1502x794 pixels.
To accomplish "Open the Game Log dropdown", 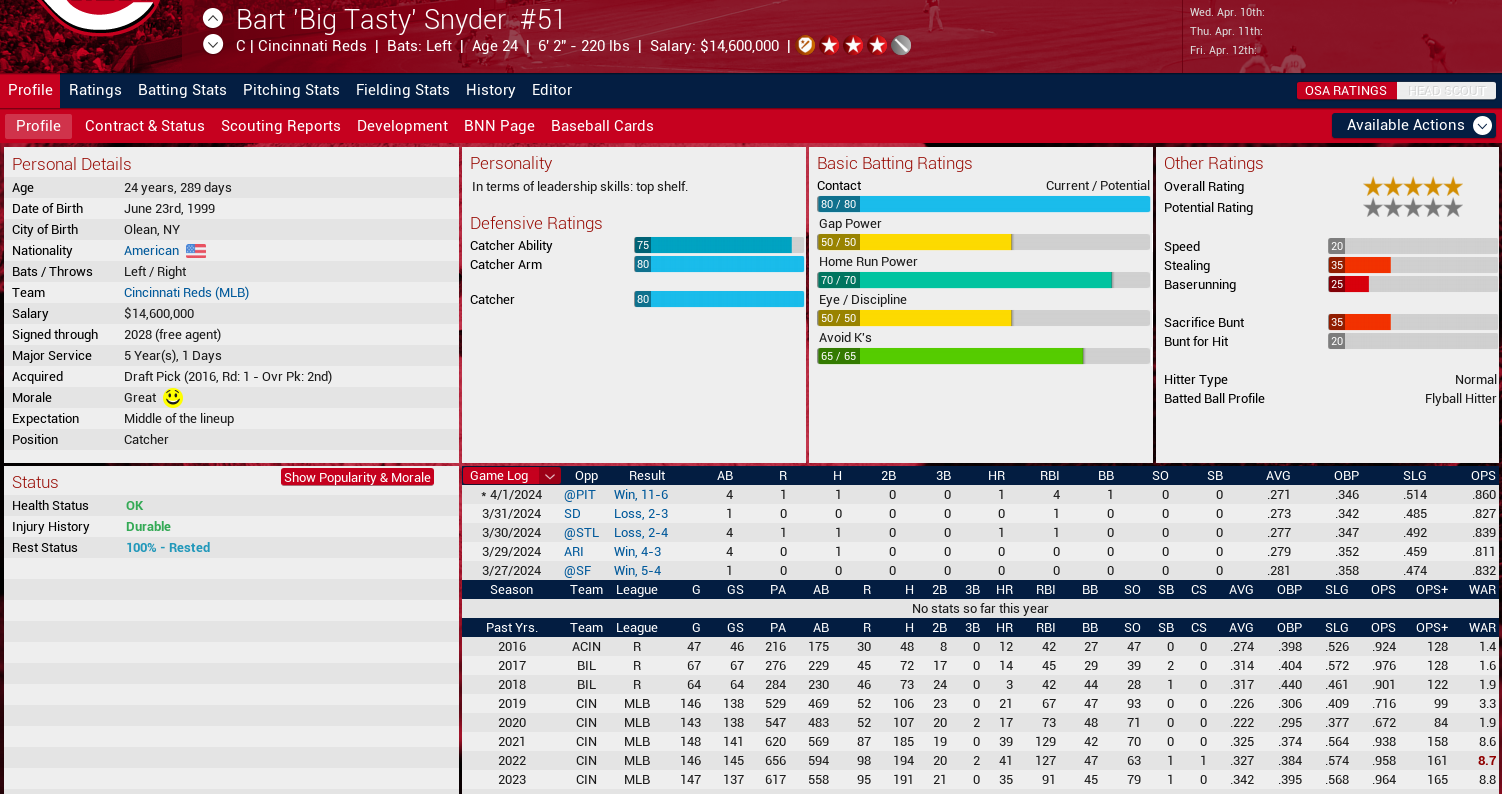I will tap(549, 476).
